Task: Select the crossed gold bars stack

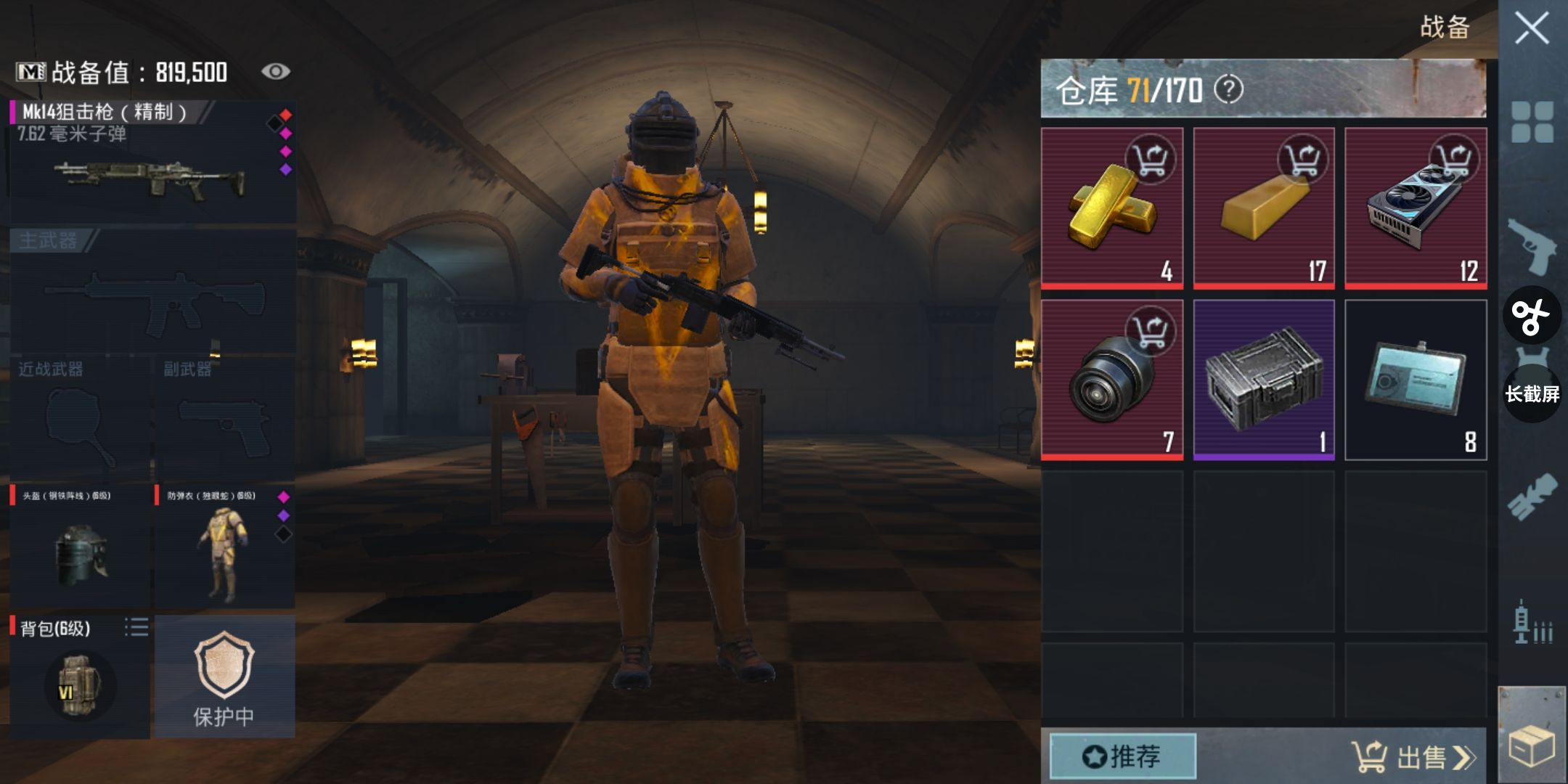Action: click(x=1111, y=208)
